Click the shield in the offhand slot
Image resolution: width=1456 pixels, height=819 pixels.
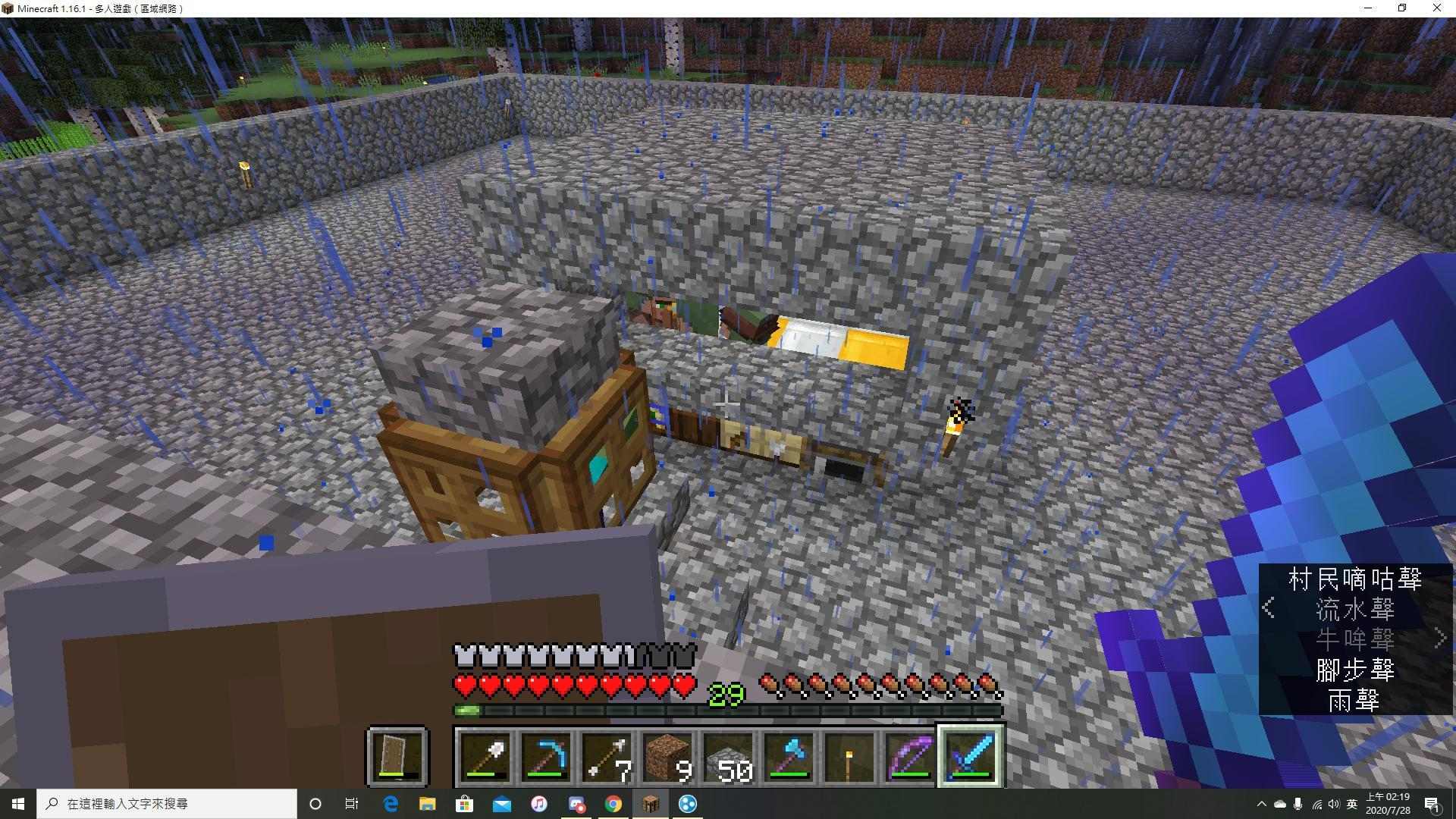tap(399, 756)
